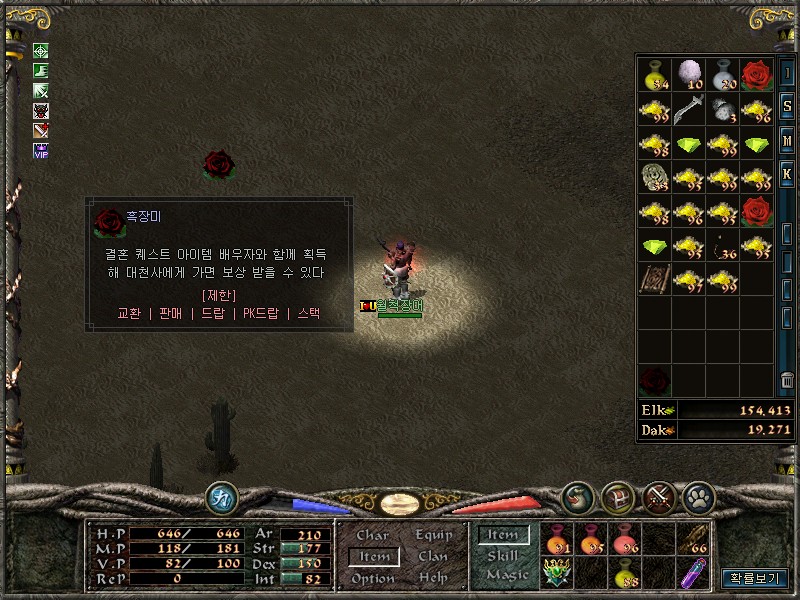Select the purple vial quick slot
The image size is (800, 600).
click(x=691, y=573)
